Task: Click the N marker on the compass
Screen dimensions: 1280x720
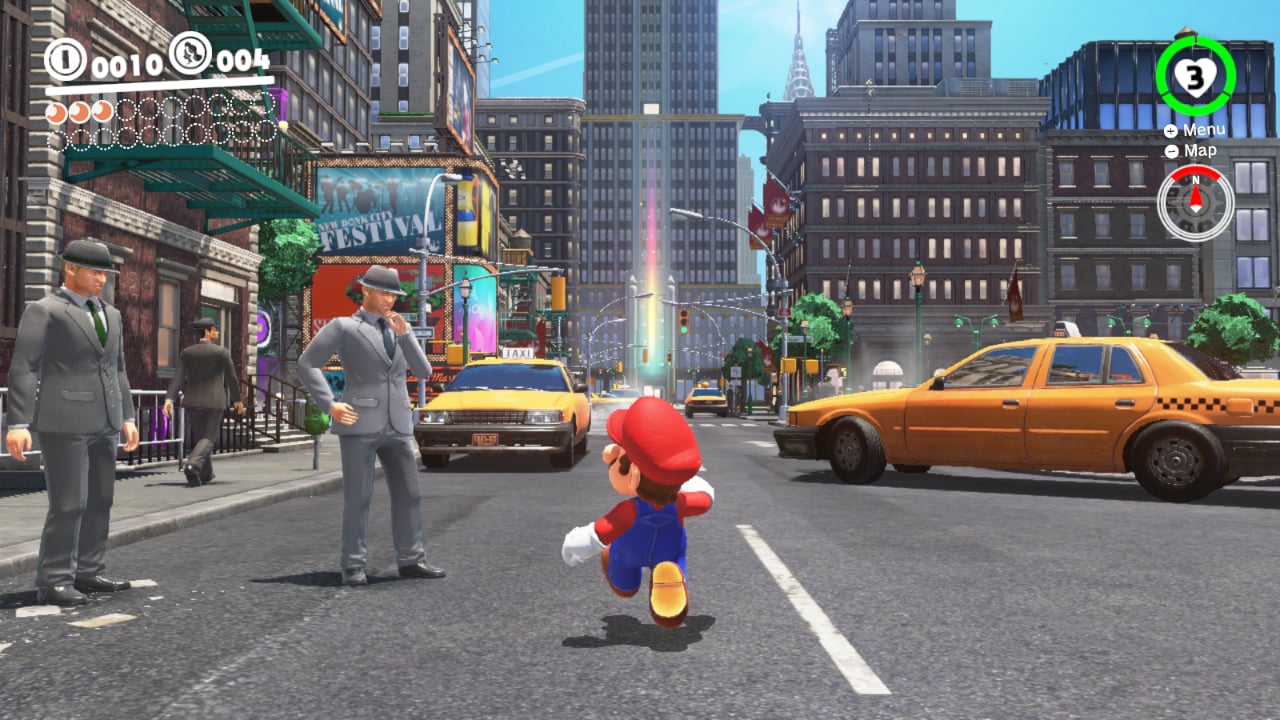Action: 1195,182
